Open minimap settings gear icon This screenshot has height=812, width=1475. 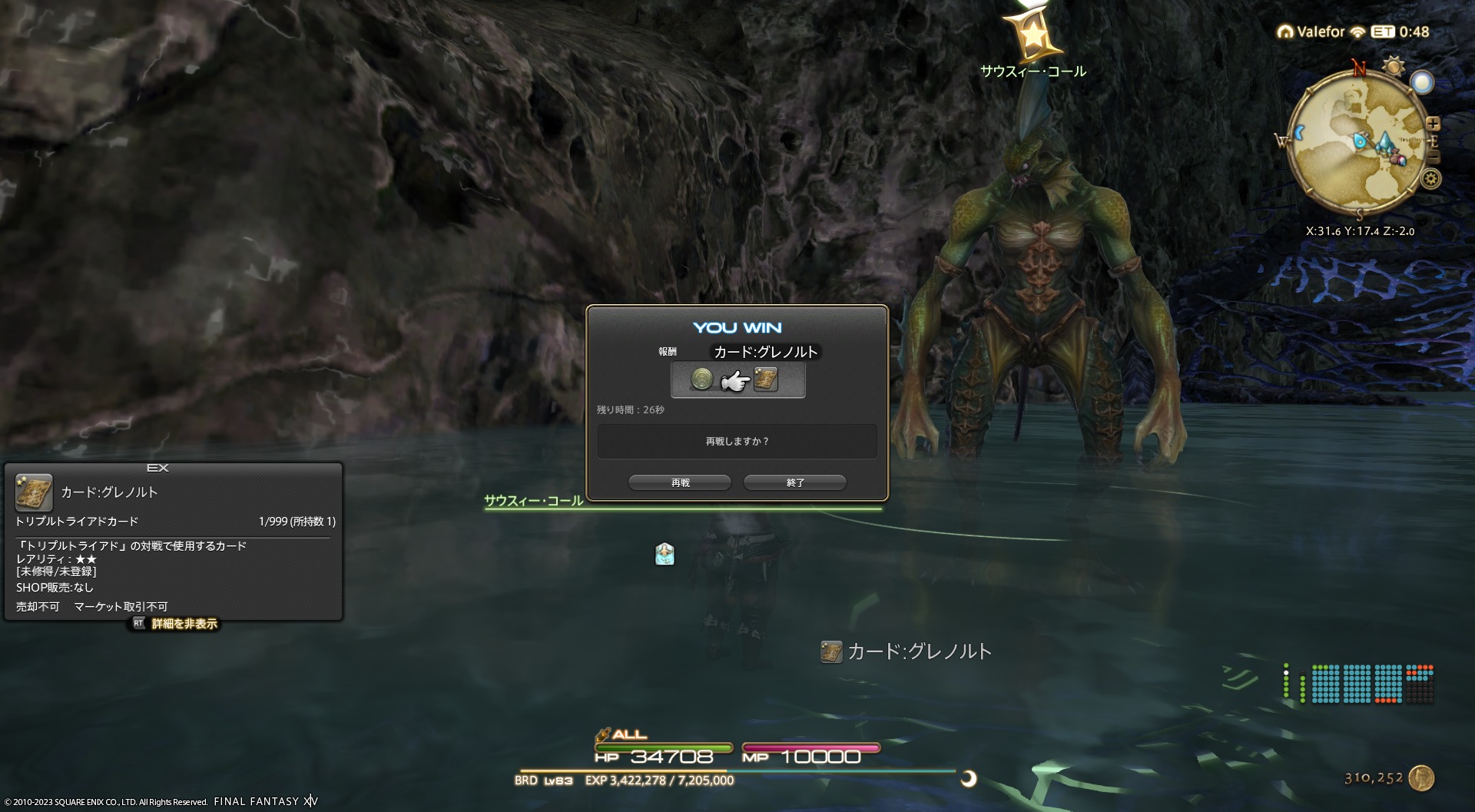point(1430,179)
